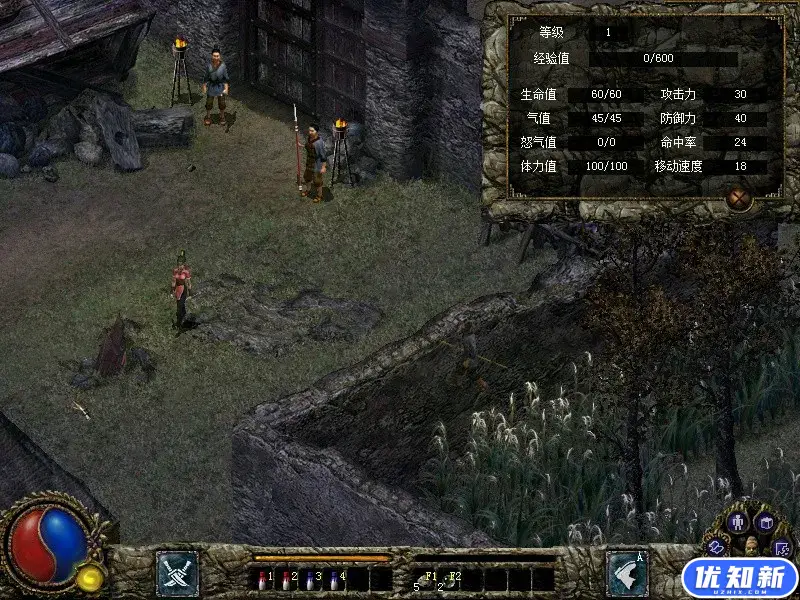Click the scroll-shaped round icon
Viewport: 800px width, 600px height.
point(717,546)
